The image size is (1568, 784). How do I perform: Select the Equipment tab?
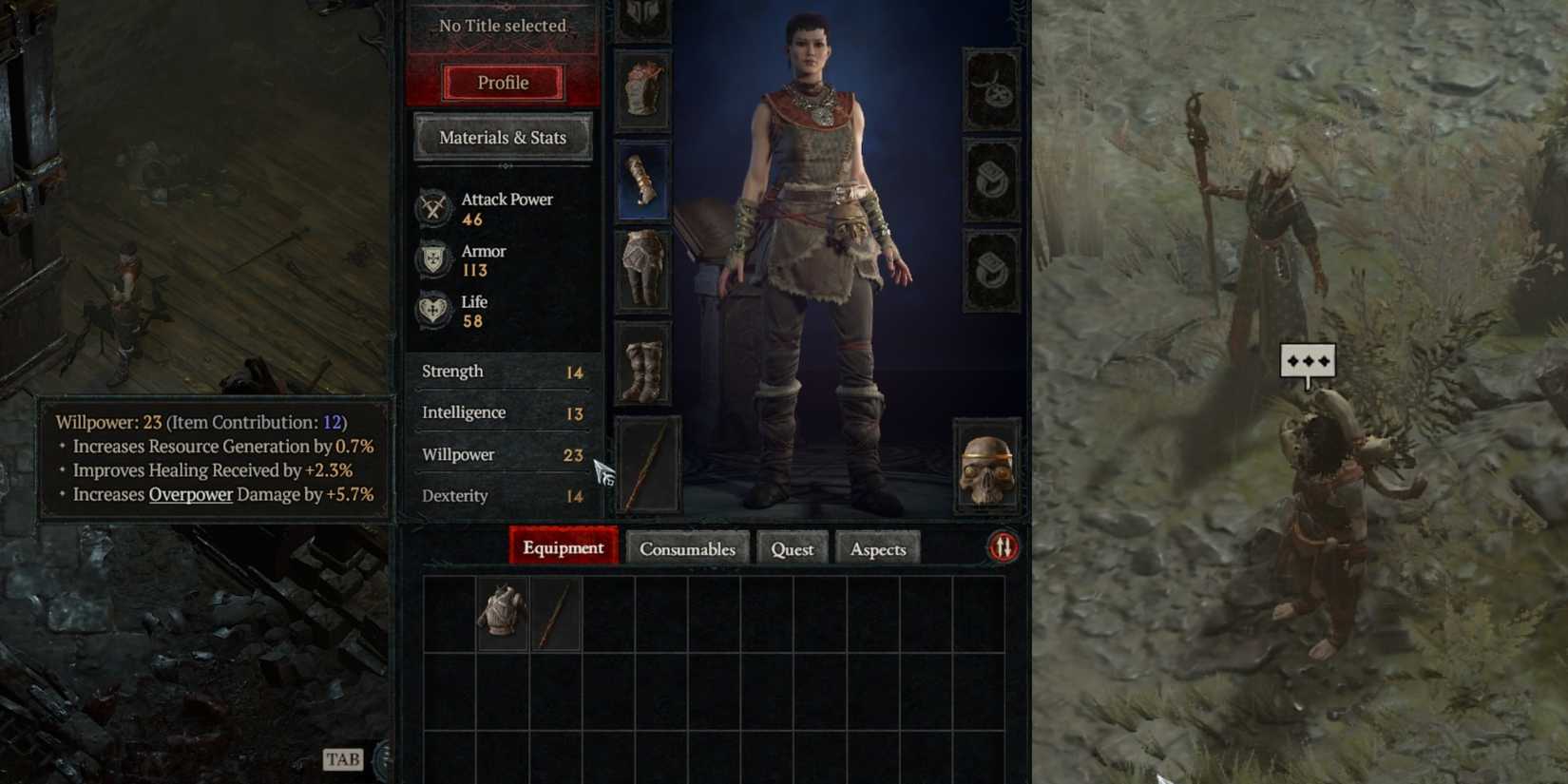pos(562,548)
